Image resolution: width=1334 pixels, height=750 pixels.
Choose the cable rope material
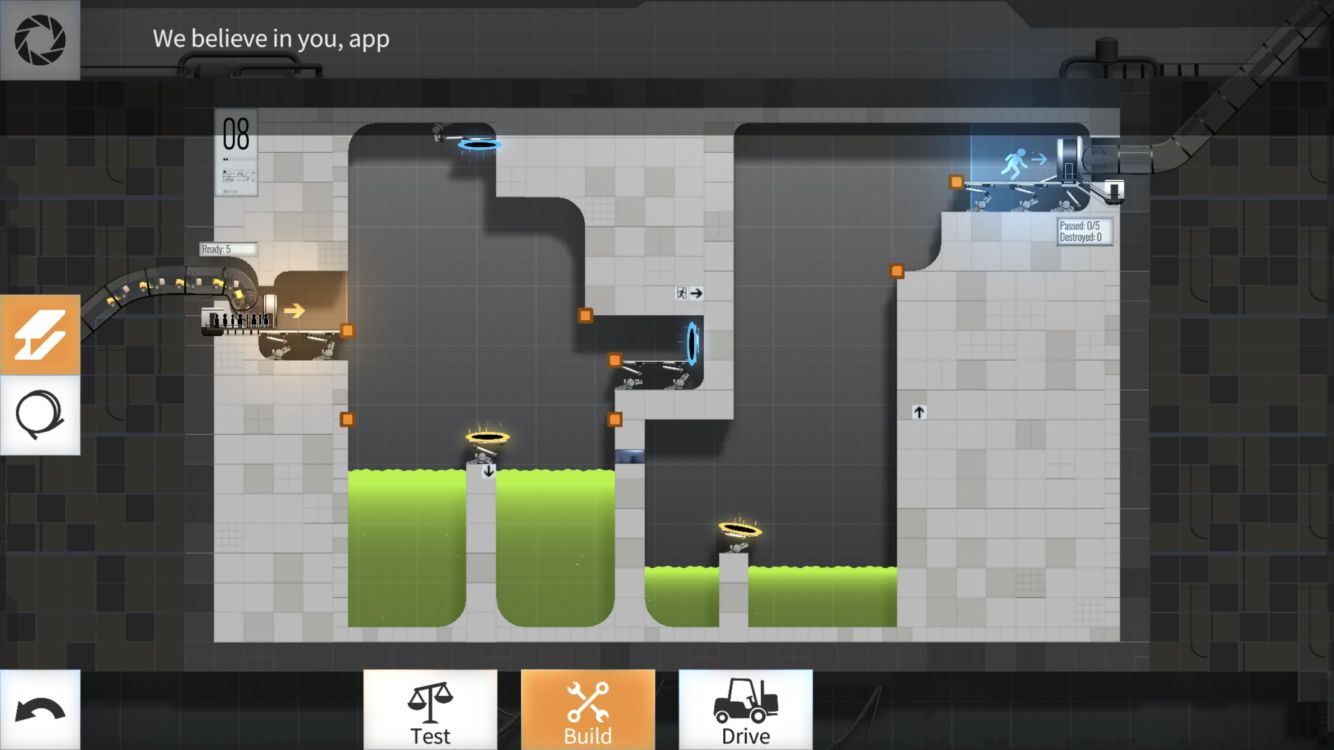click(x=40, y=415)
